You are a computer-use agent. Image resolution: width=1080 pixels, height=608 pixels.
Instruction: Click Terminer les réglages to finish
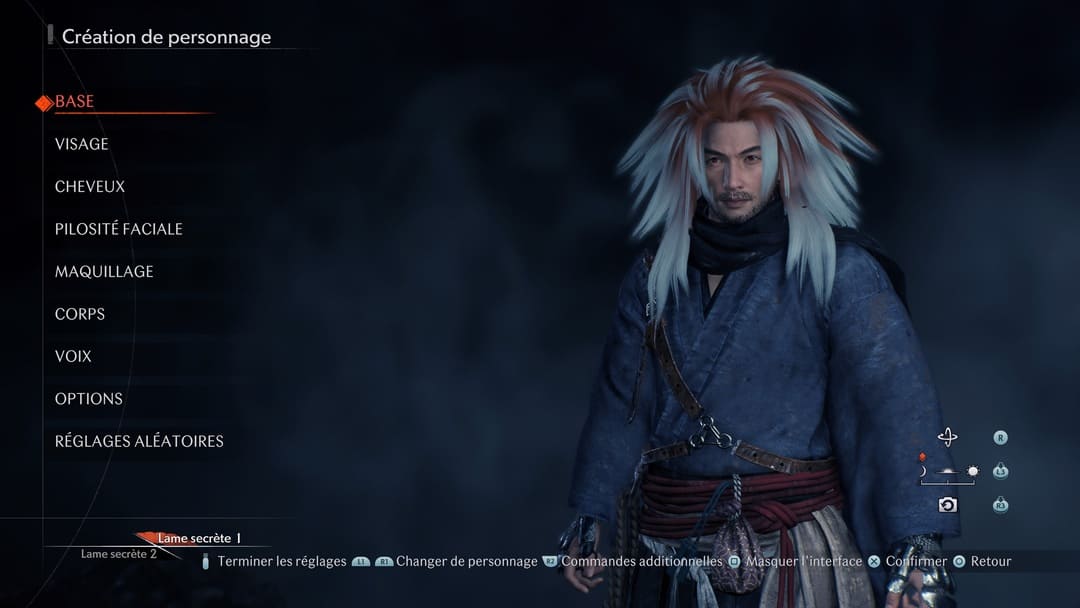(281, 562)
